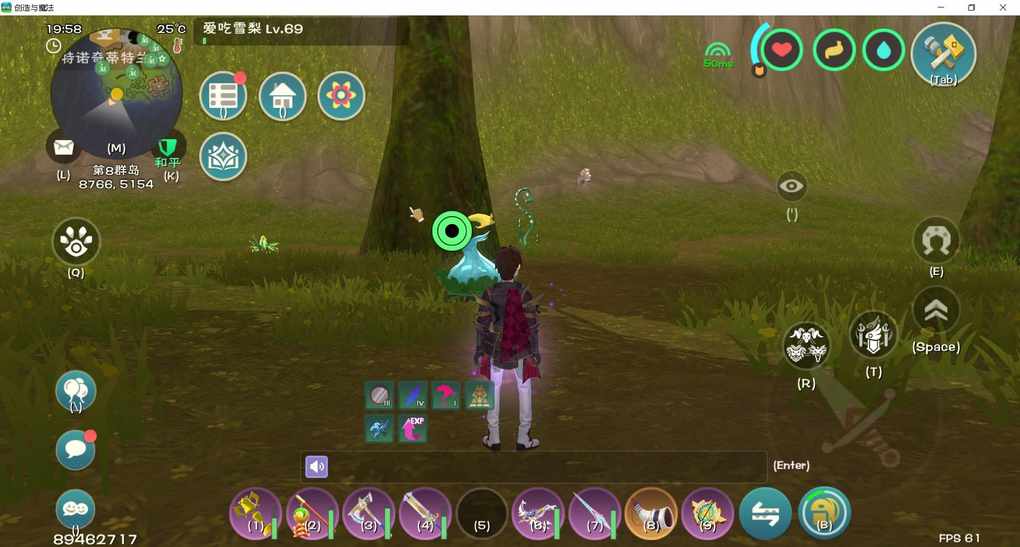Open the quest list icon with red dot
The width and height of the screenshot is (1020, 547).
[223, 96]
